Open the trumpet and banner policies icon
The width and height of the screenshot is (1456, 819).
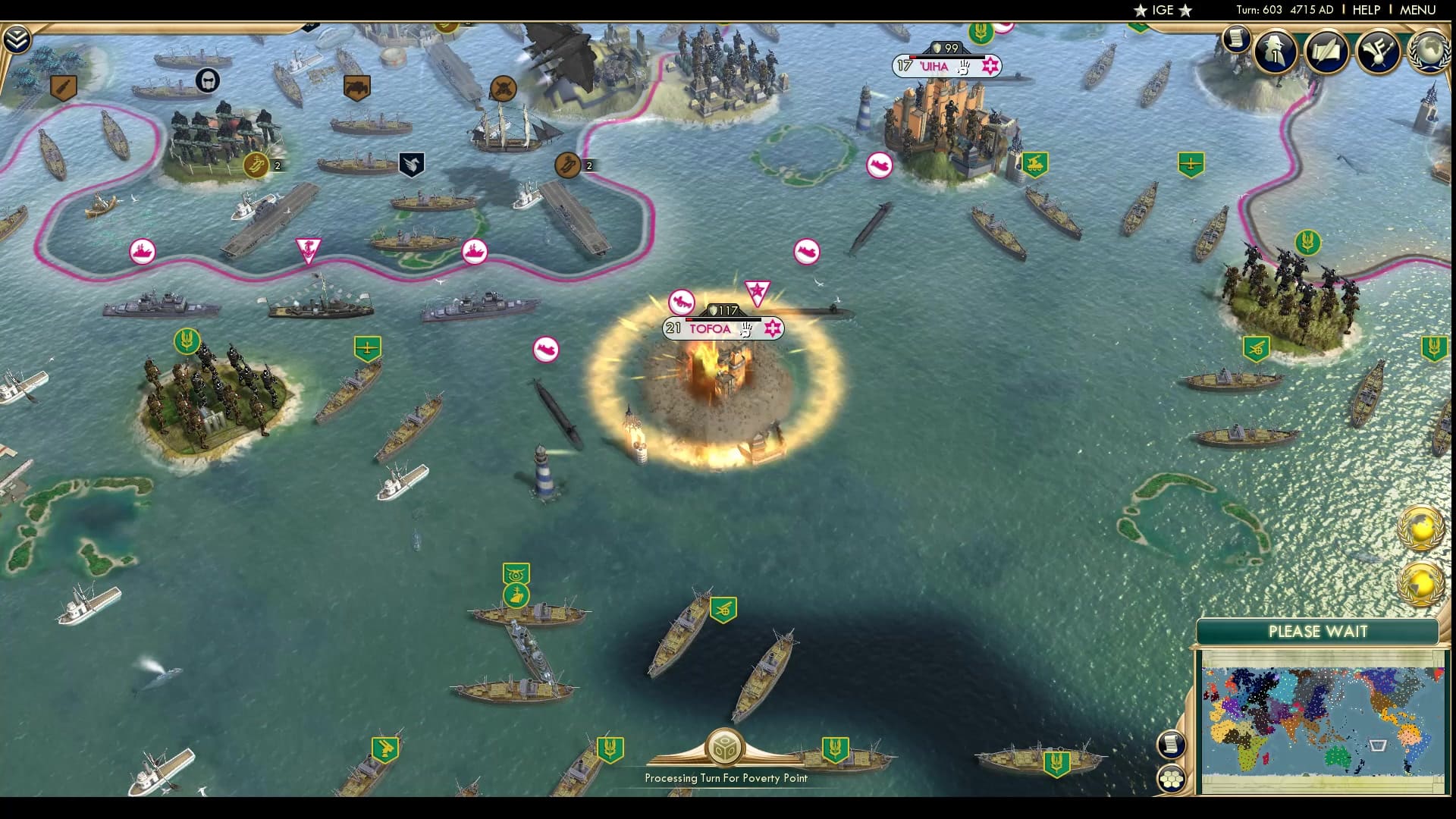coord(1378,52)
